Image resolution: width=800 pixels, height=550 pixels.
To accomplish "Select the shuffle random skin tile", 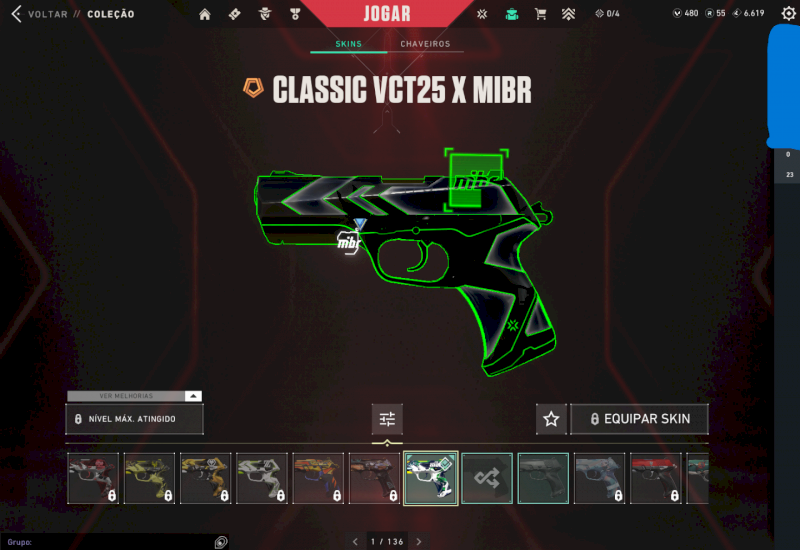I will (x=487, y=478).
